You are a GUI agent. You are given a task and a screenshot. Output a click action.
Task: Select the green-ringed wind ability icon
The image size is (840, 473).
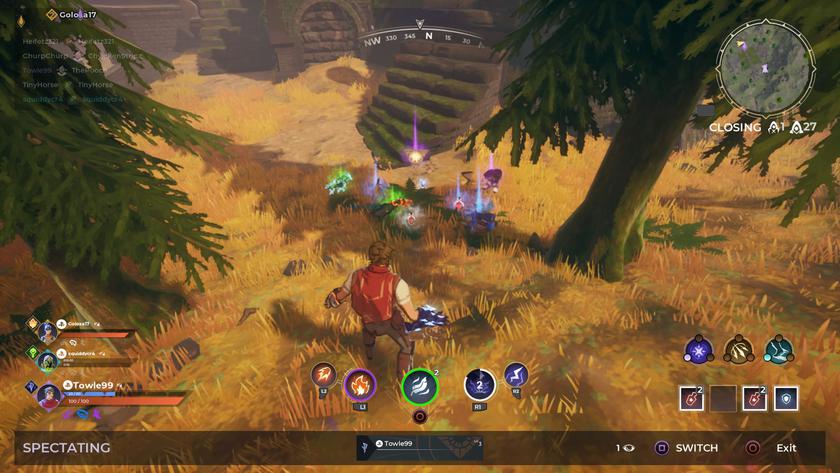click(x=419, y=385)
